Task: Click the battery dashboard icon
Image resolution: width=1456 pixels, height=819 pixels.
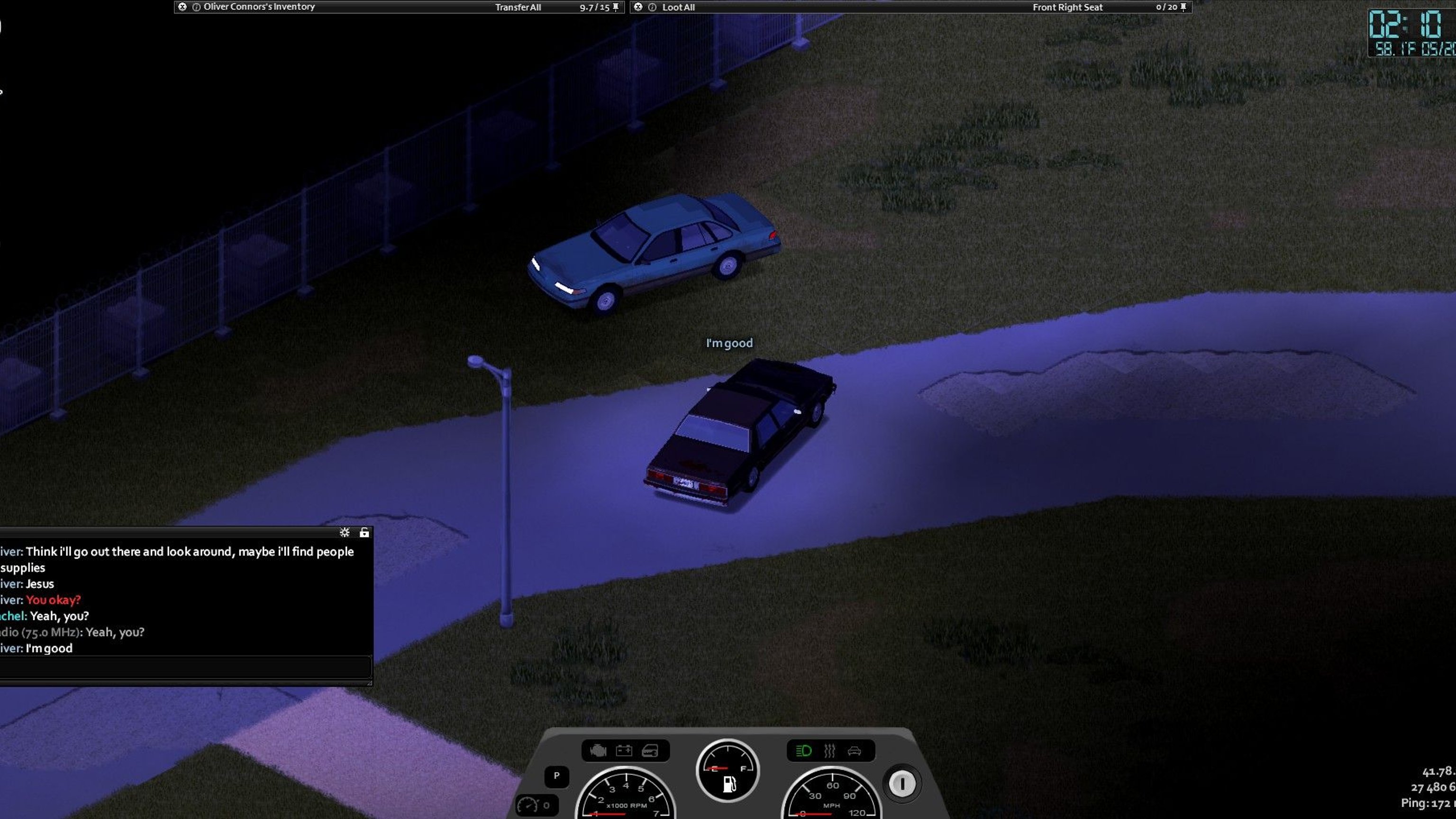Action: pos(624,751)
